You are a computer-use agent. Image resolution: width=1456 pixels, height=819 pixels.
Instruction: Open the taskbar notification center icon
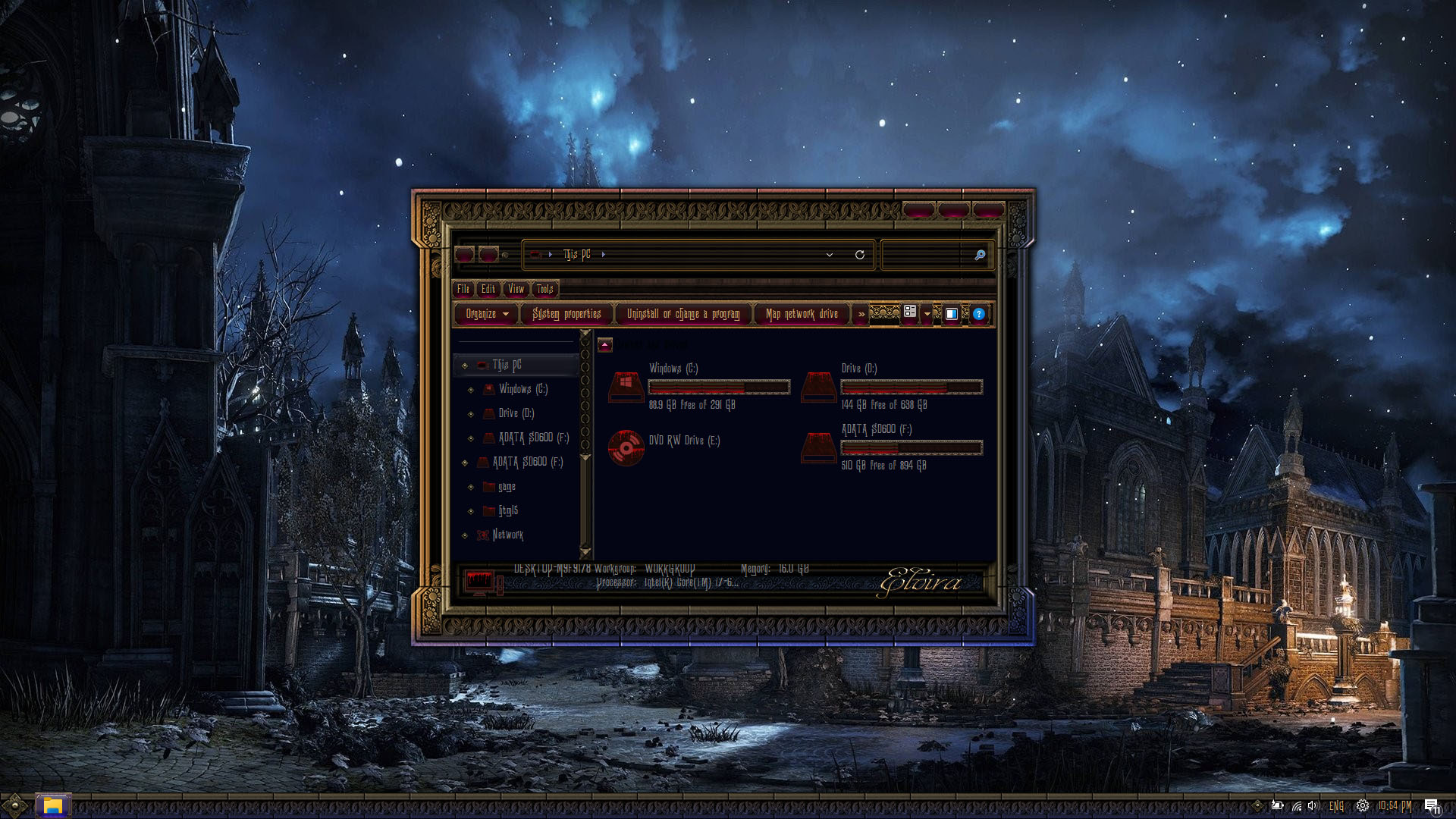[x=1431, y=805]
